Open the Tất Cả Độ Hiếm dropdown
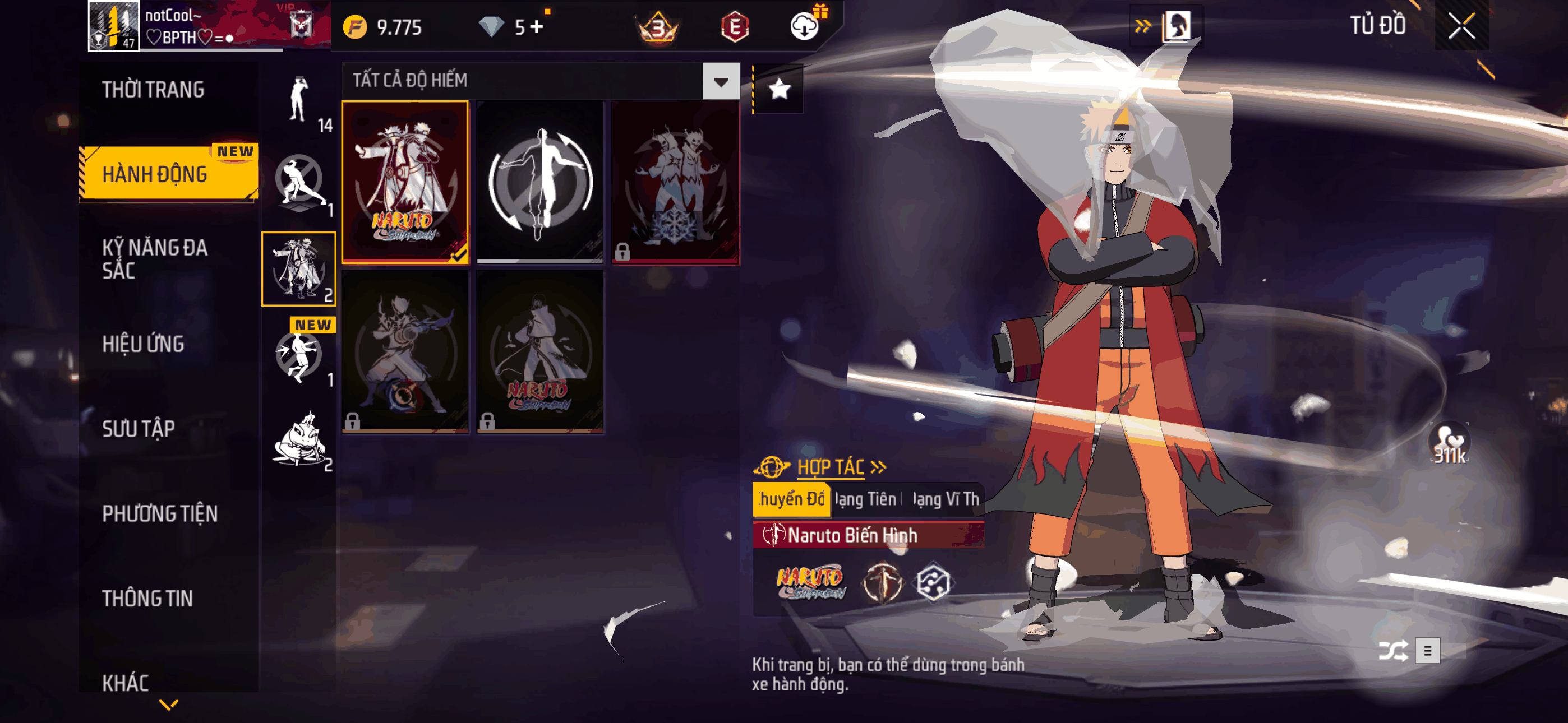This screenshot has width=1568, height=723. [x=721, y=81]
